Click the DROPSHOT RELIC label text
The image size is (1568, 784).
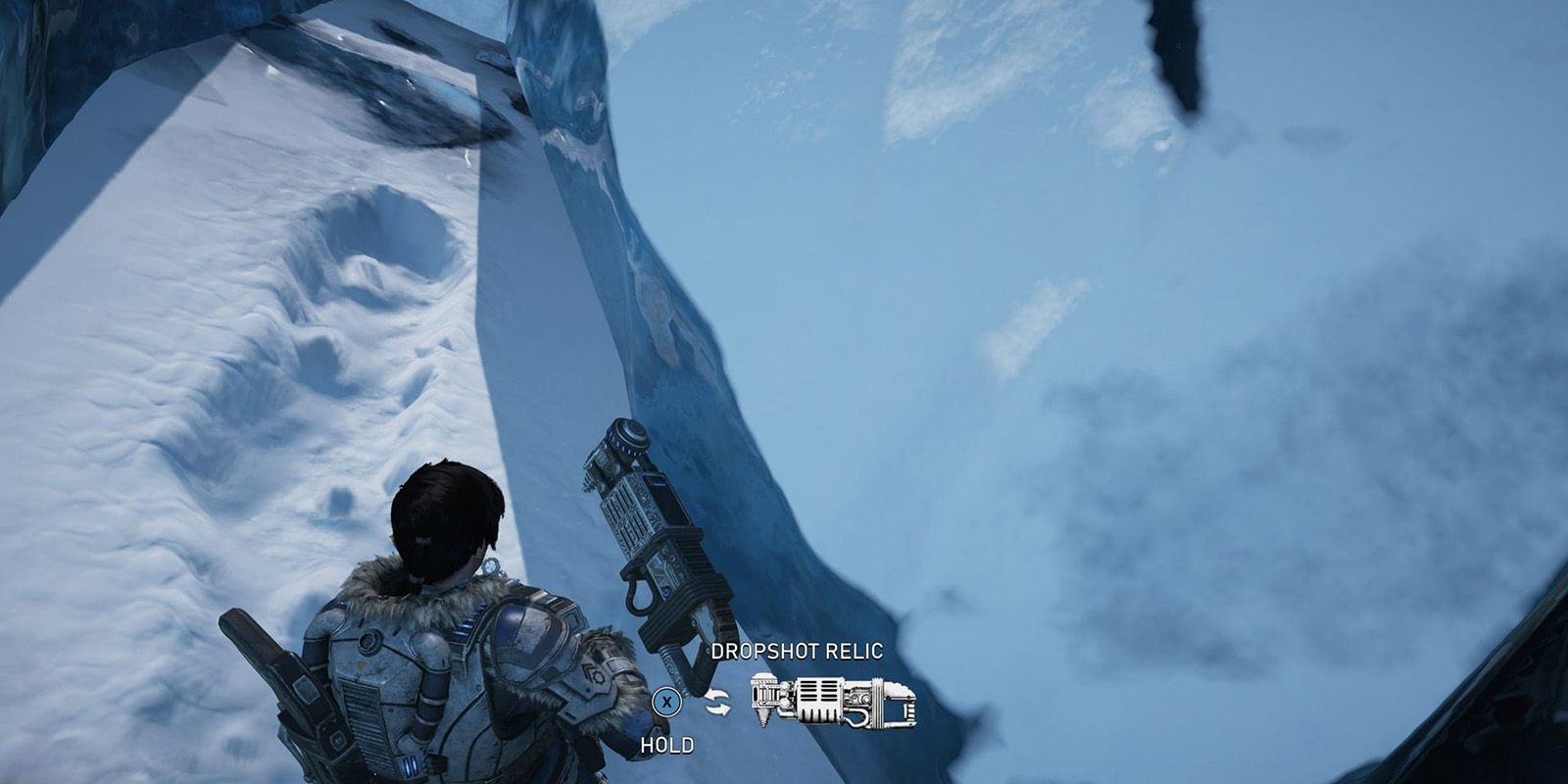(x=796, y=650)
